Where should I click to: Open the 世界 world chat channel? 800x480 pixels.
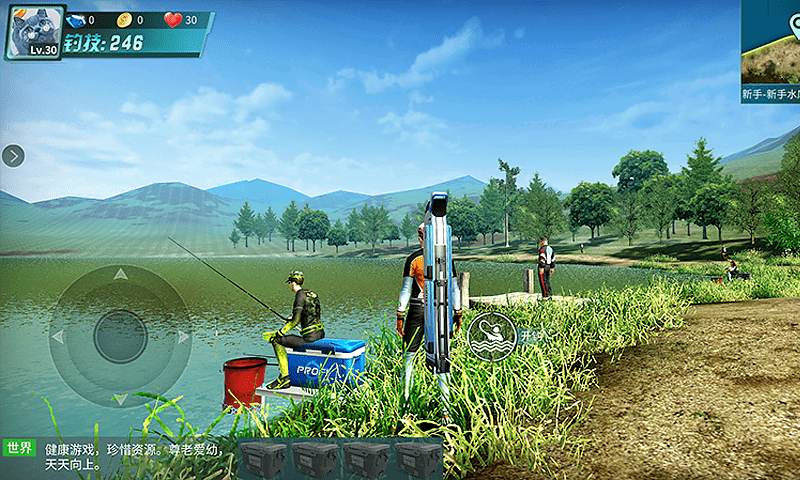click(x=20, y=448)
